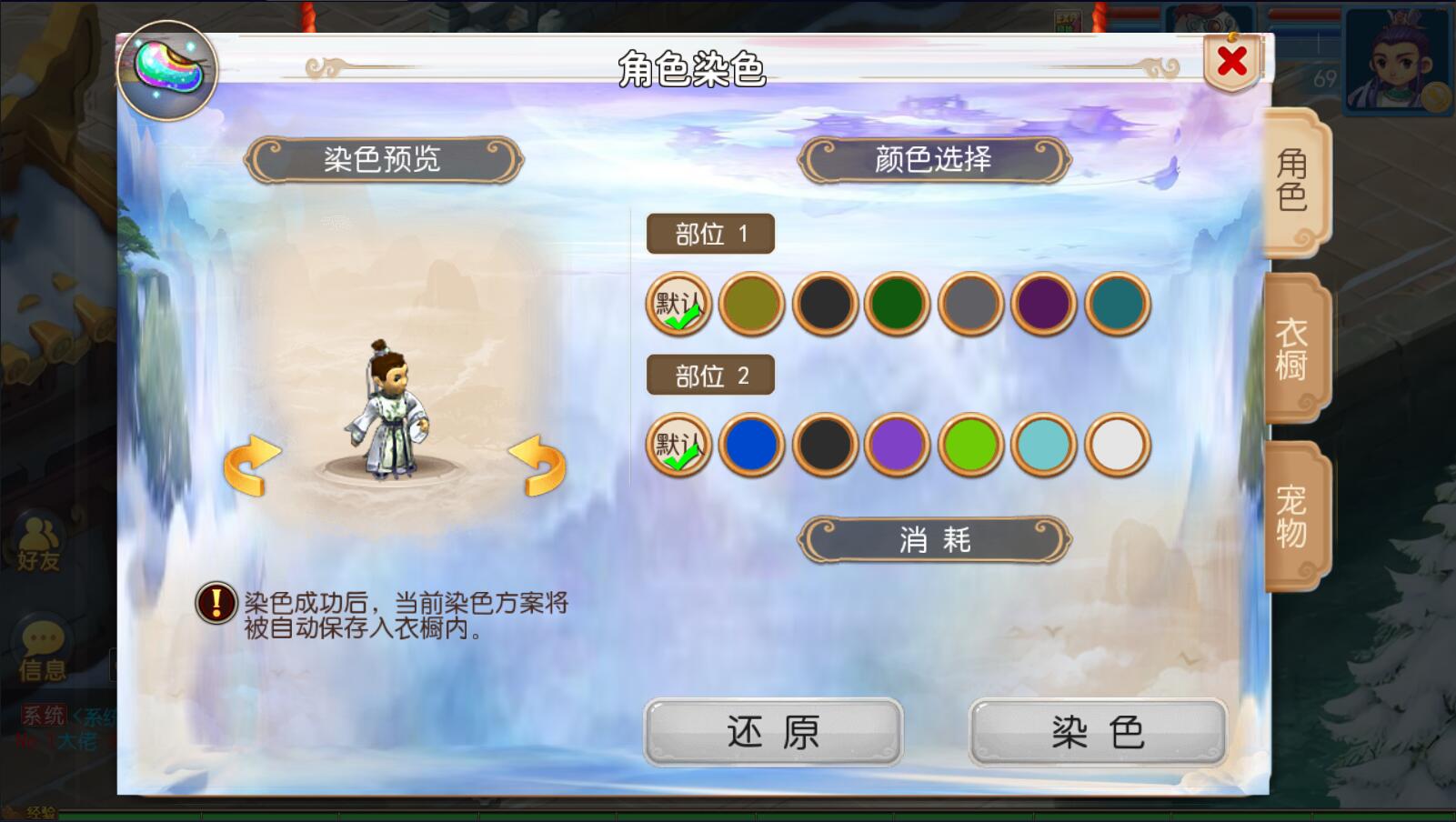Rotate character preview with right arrow
Viewport: 1456px width, 822px height.
pyautogui.click(x=537, y=465)
